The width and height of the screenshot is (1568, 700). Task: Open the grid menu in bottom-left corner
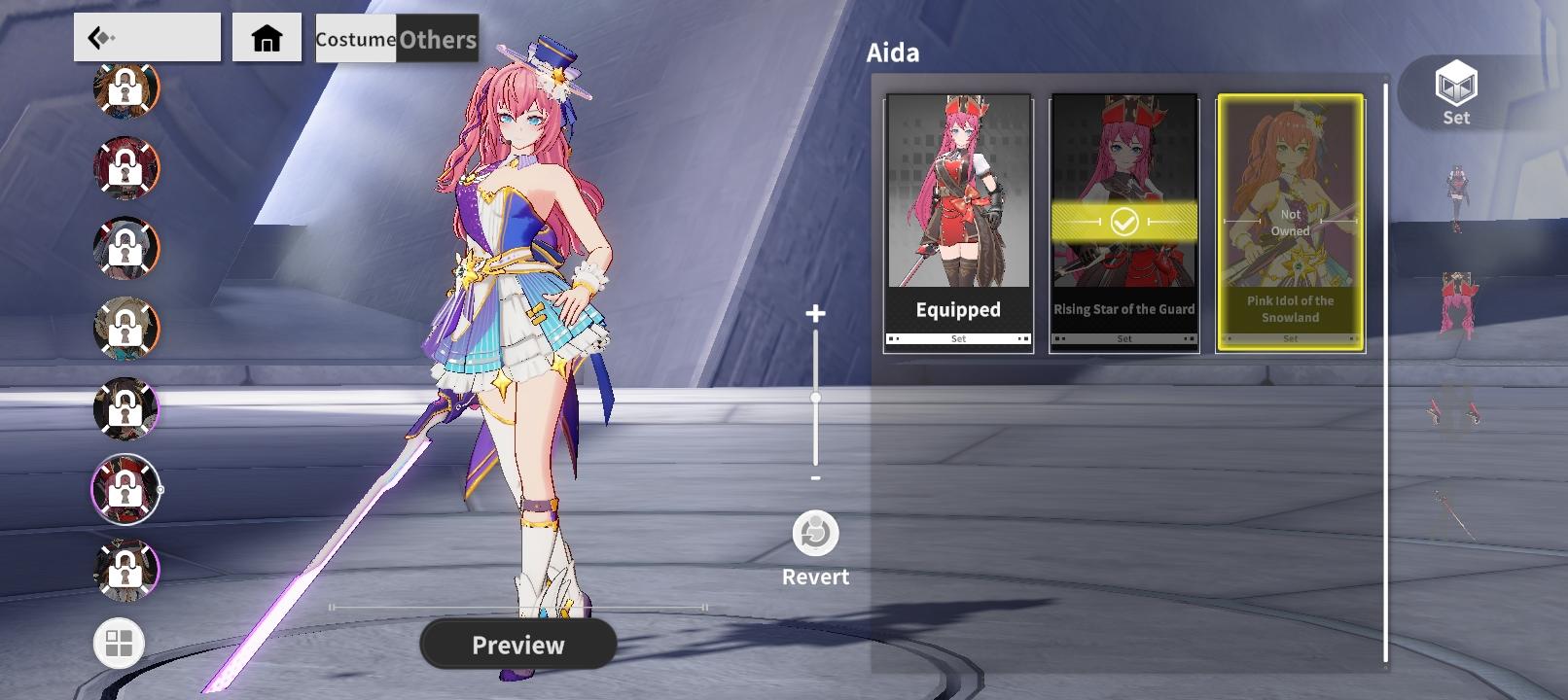[x=118, y=643]
